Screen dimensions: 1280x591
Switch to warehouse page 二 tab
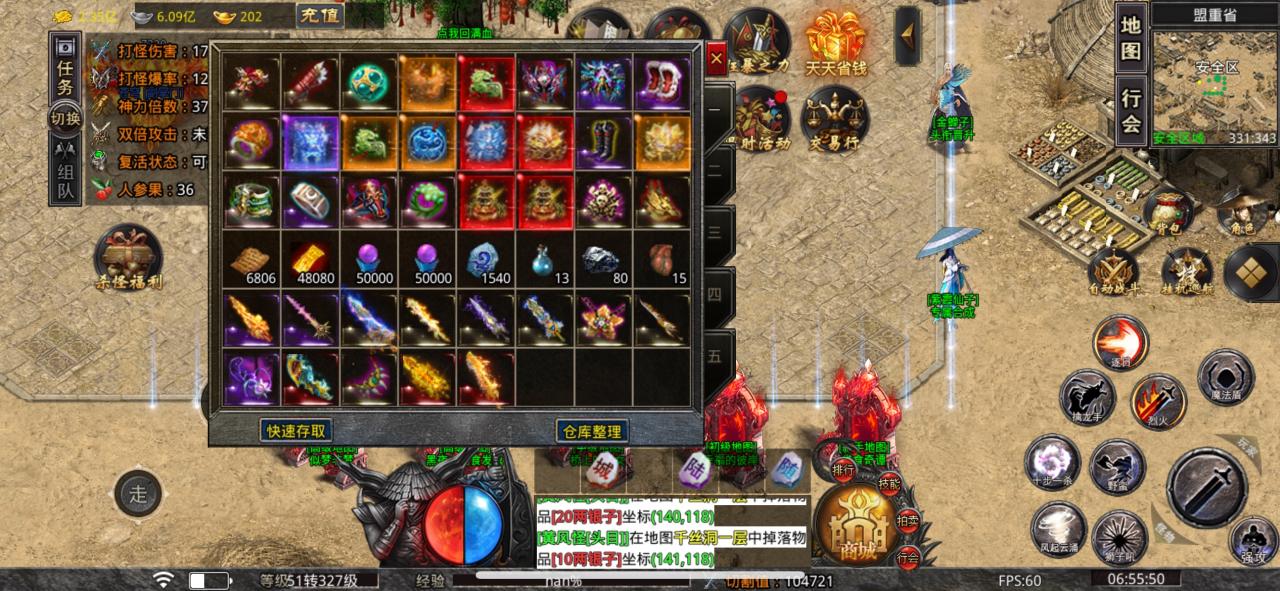click(x=715, y=169)
